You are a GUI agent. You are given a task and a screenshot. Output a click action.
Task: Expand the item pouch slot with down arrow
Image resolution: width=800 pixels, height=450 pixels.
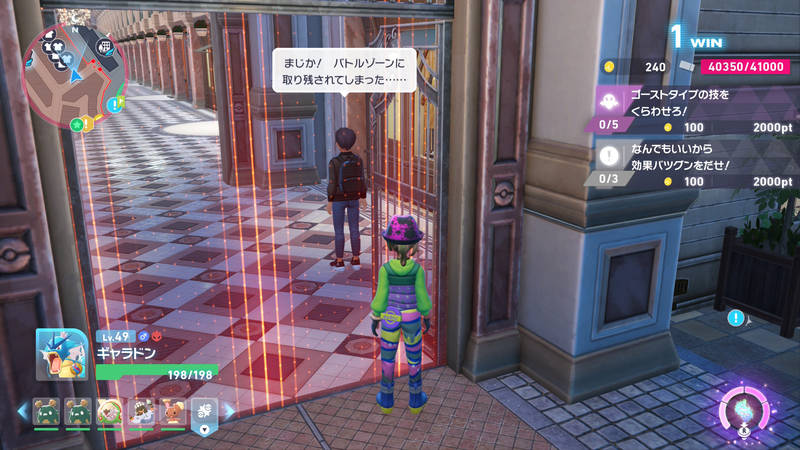pos(204,414)
